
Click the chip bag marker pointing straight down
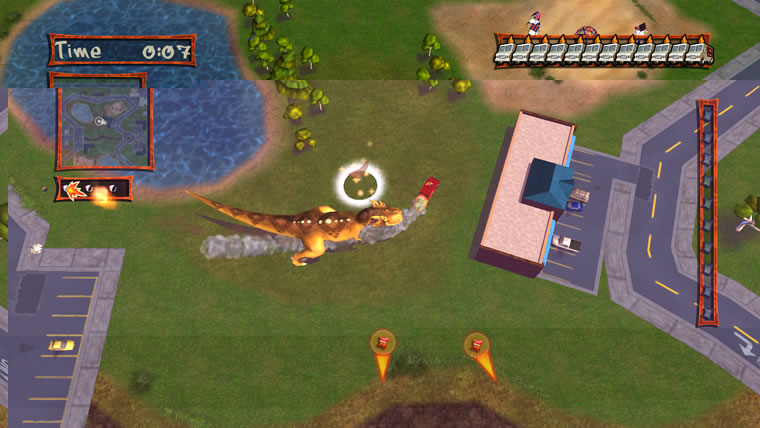coord(381,345)
